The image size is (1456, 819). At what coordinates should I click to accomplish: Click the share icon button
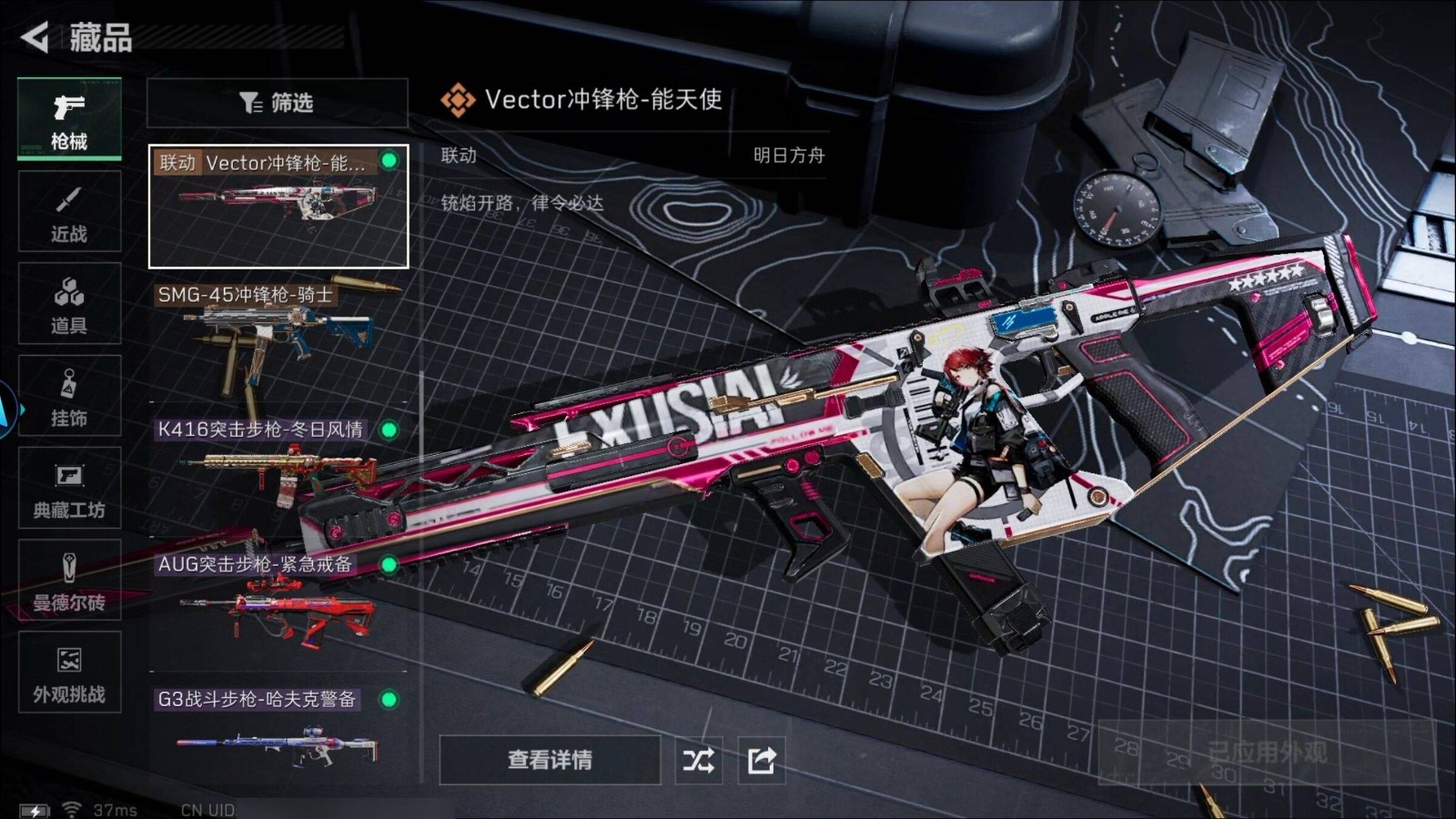(761, 760)
